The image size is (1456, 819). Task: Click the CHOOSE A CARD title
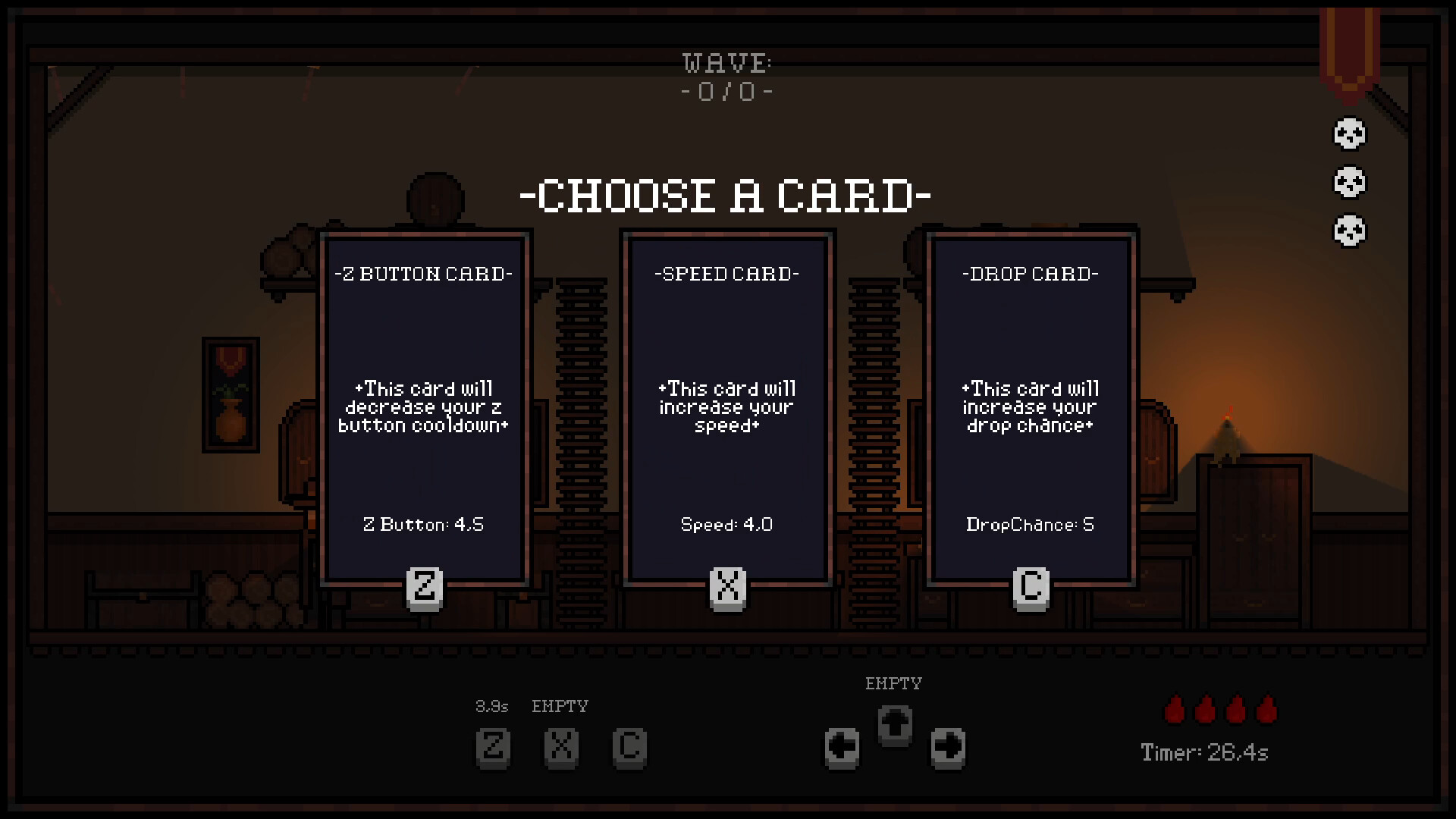pyautogui.click(x=726, y=194)
